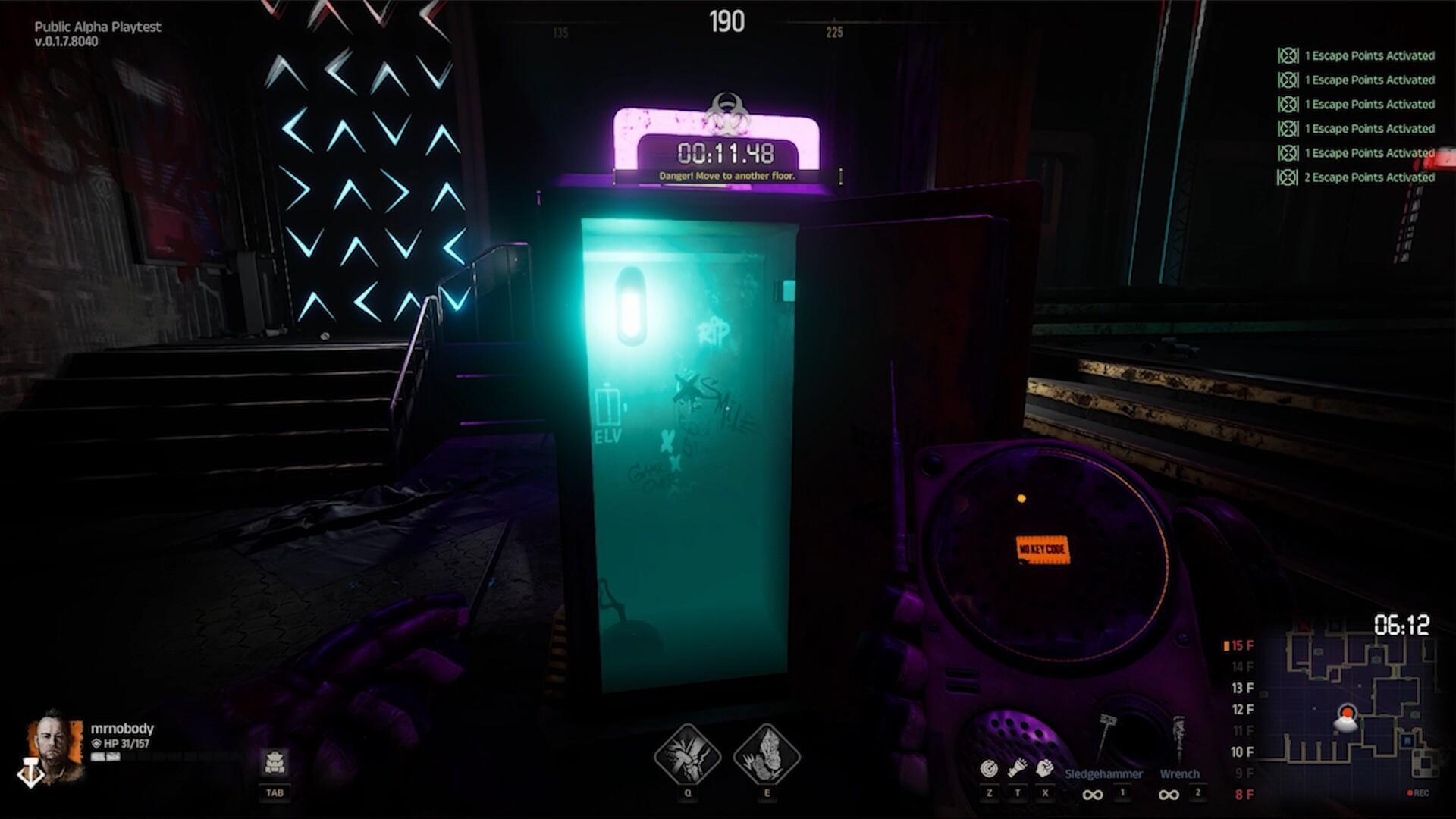Select the fist melee icon
The image size is (1456, 819).
click(1045, 768)
